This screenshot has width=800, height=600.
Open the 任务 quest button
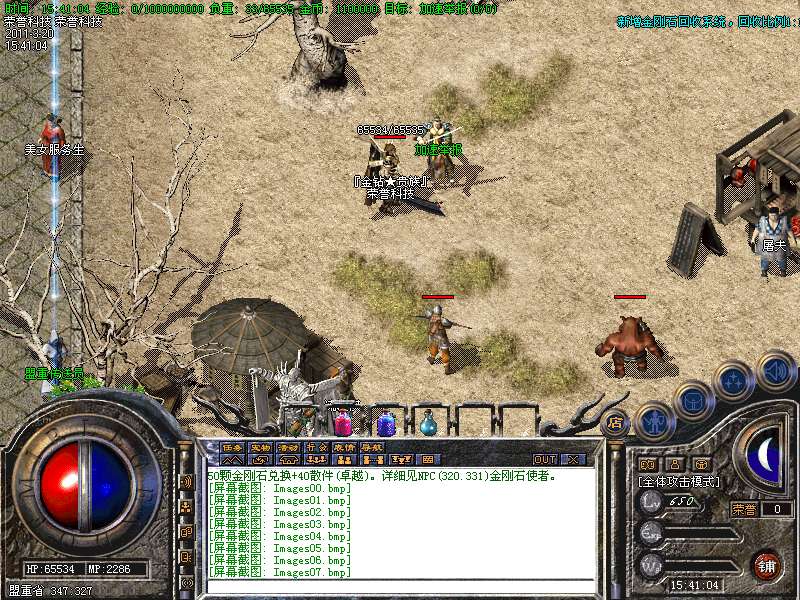pos(232,446)
